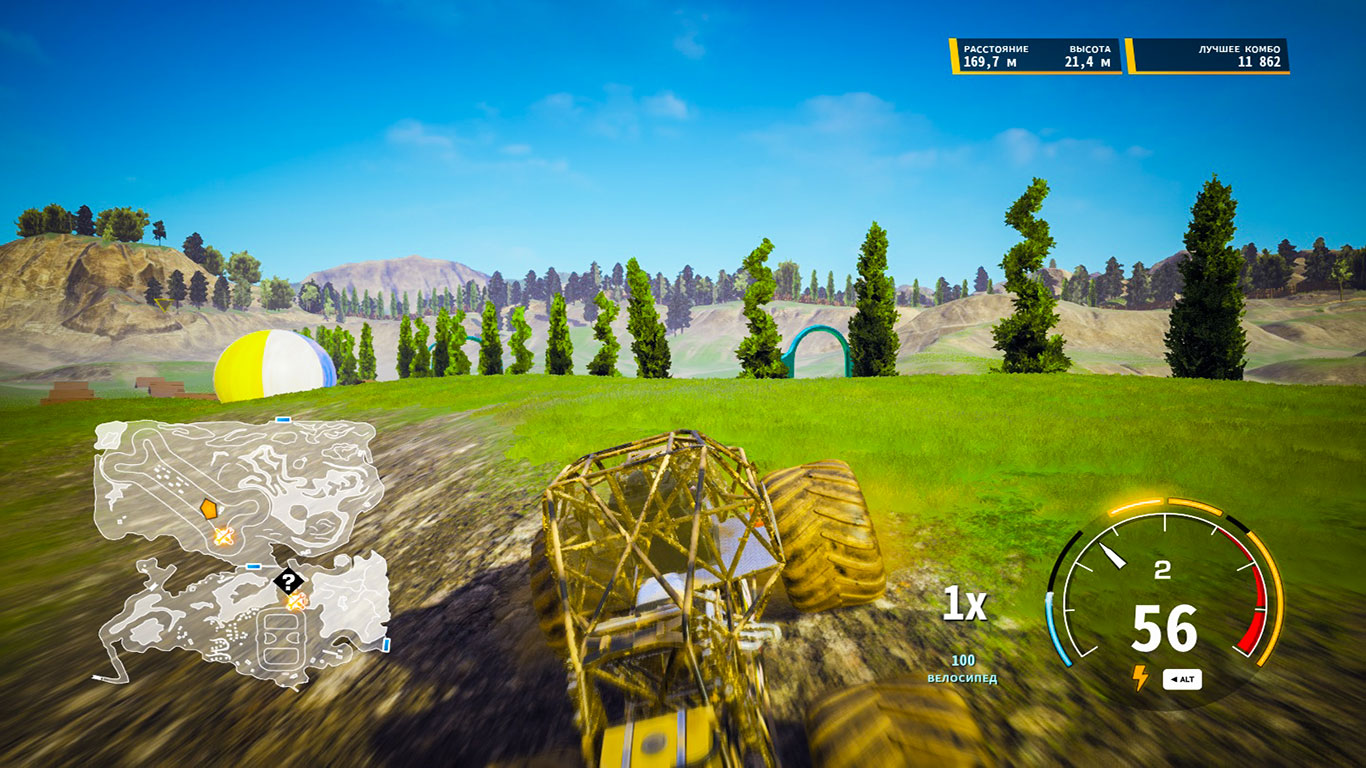
Task: Click the wrench marker on the lower map
Action: 294,601
